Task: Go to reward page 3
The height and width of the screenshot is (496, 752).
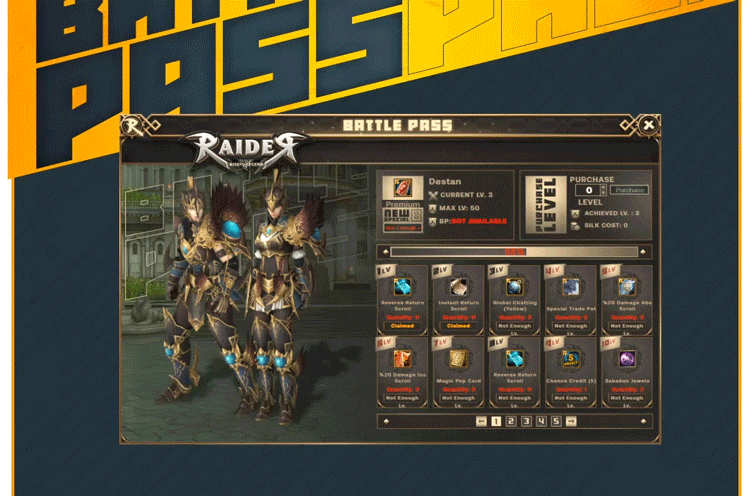Action: click(526, 421)
